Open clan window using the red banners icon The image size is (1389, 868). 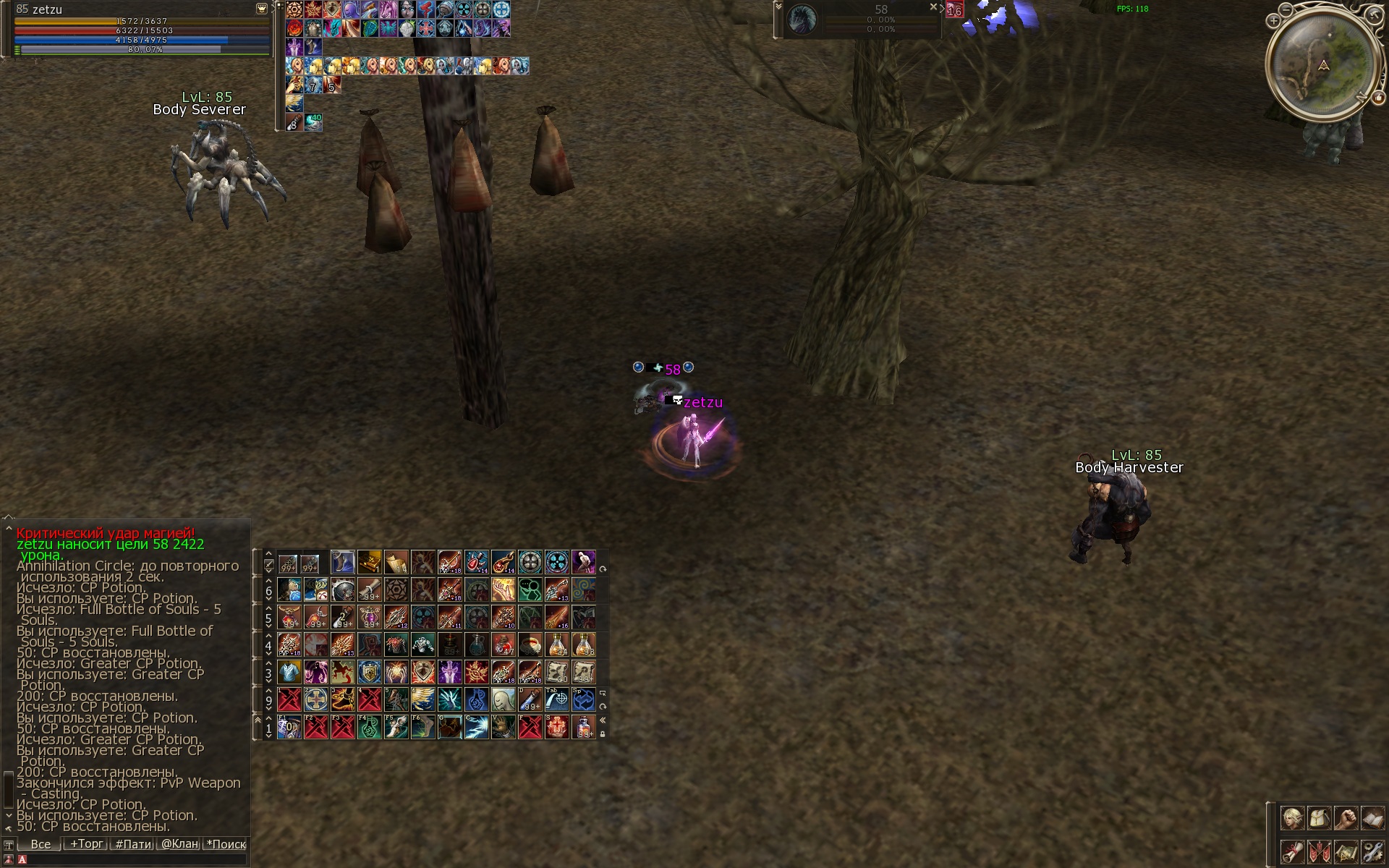(x=1319, y=851)
